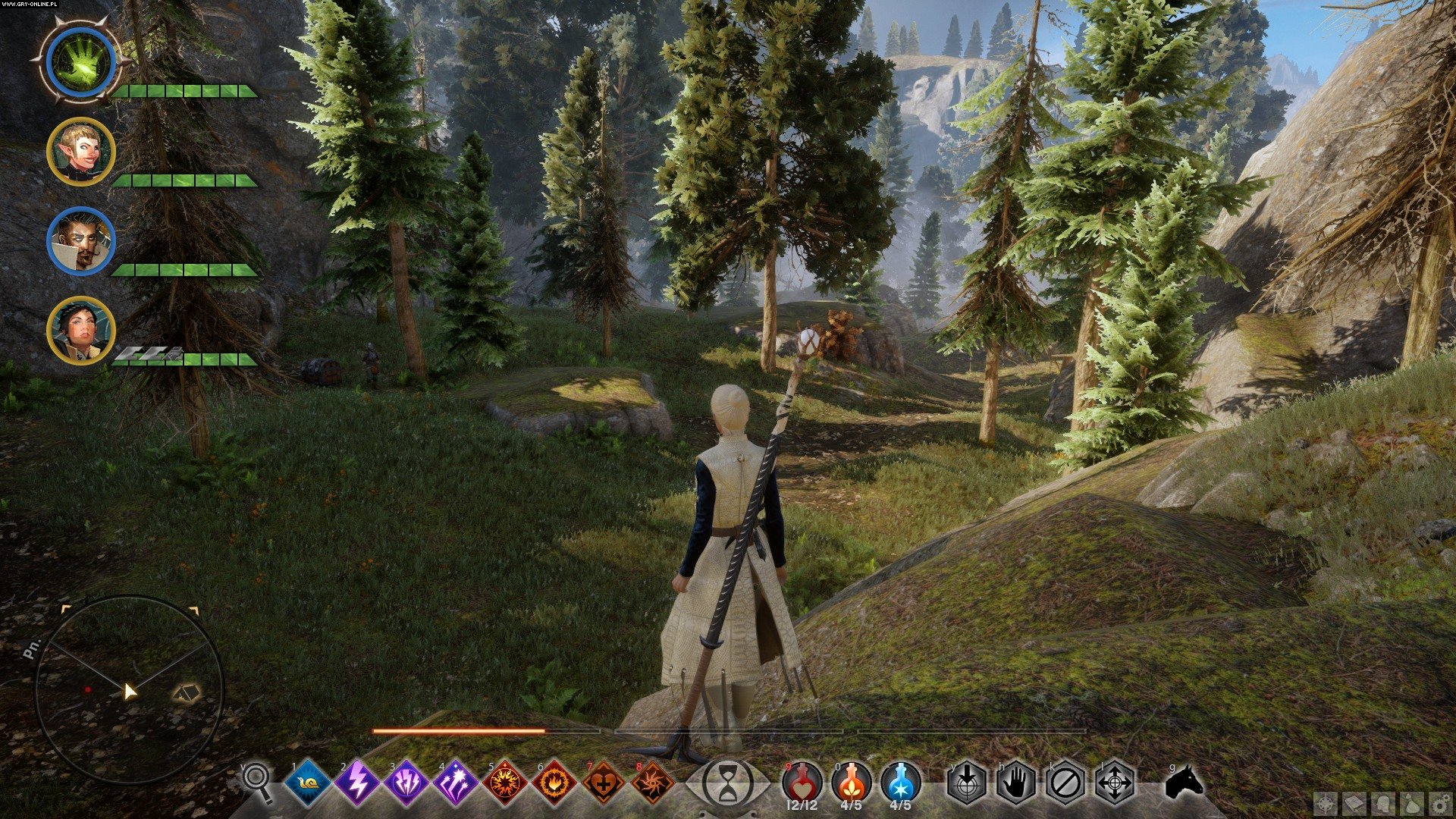The image size is (1456, 819).
Task: Activate the magnifying glass search icon
Action: tap(258, 781)
